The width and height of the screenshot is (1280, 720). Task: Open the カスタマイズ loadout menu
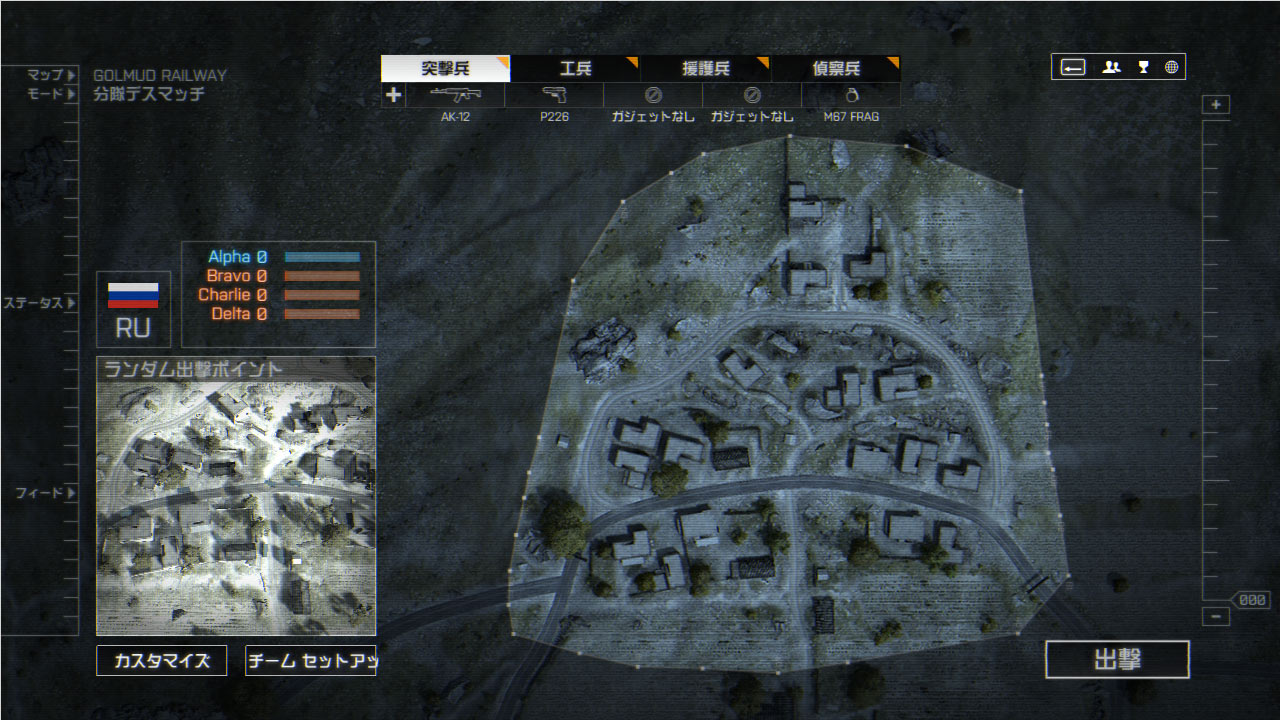(161, 661)
